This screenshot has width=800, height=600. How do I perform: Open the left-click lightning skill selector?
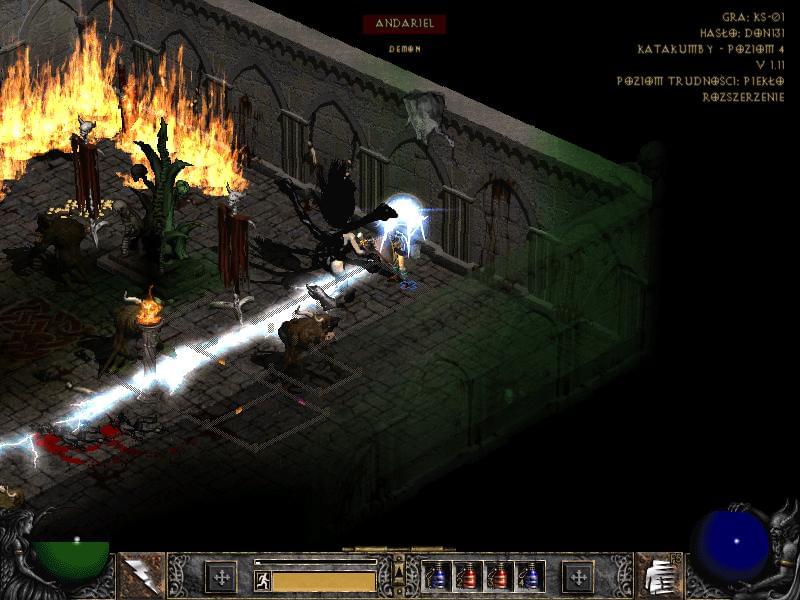[141, 576]
